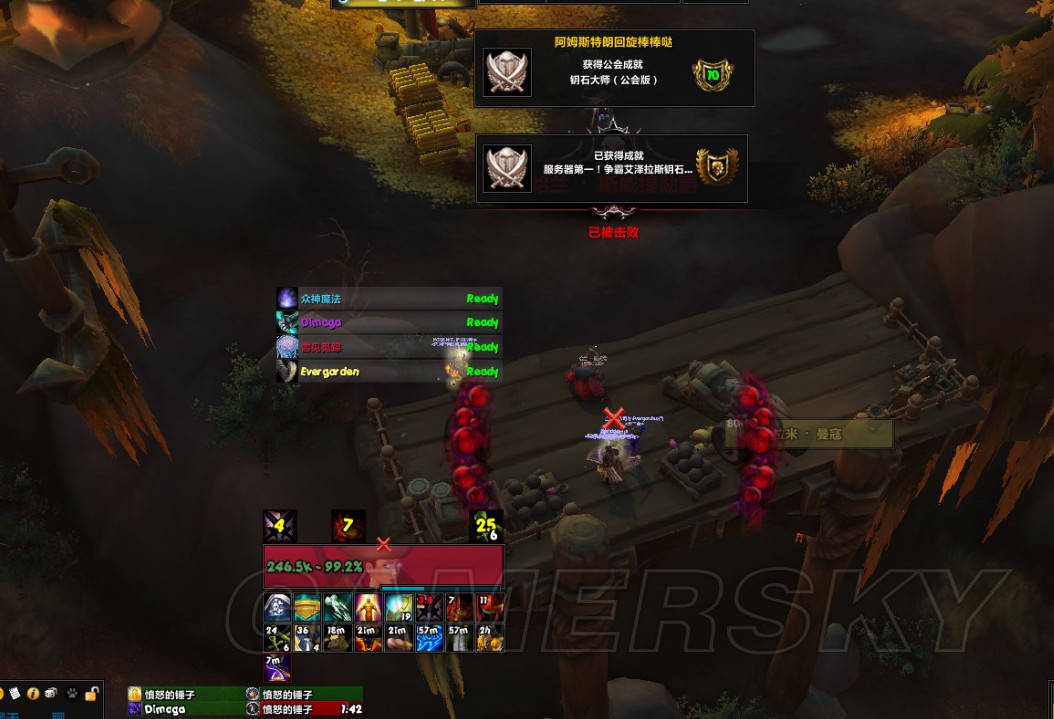Click the orange padlock icon
This screenshot has width=1054, height=719.
click(92, 693)
